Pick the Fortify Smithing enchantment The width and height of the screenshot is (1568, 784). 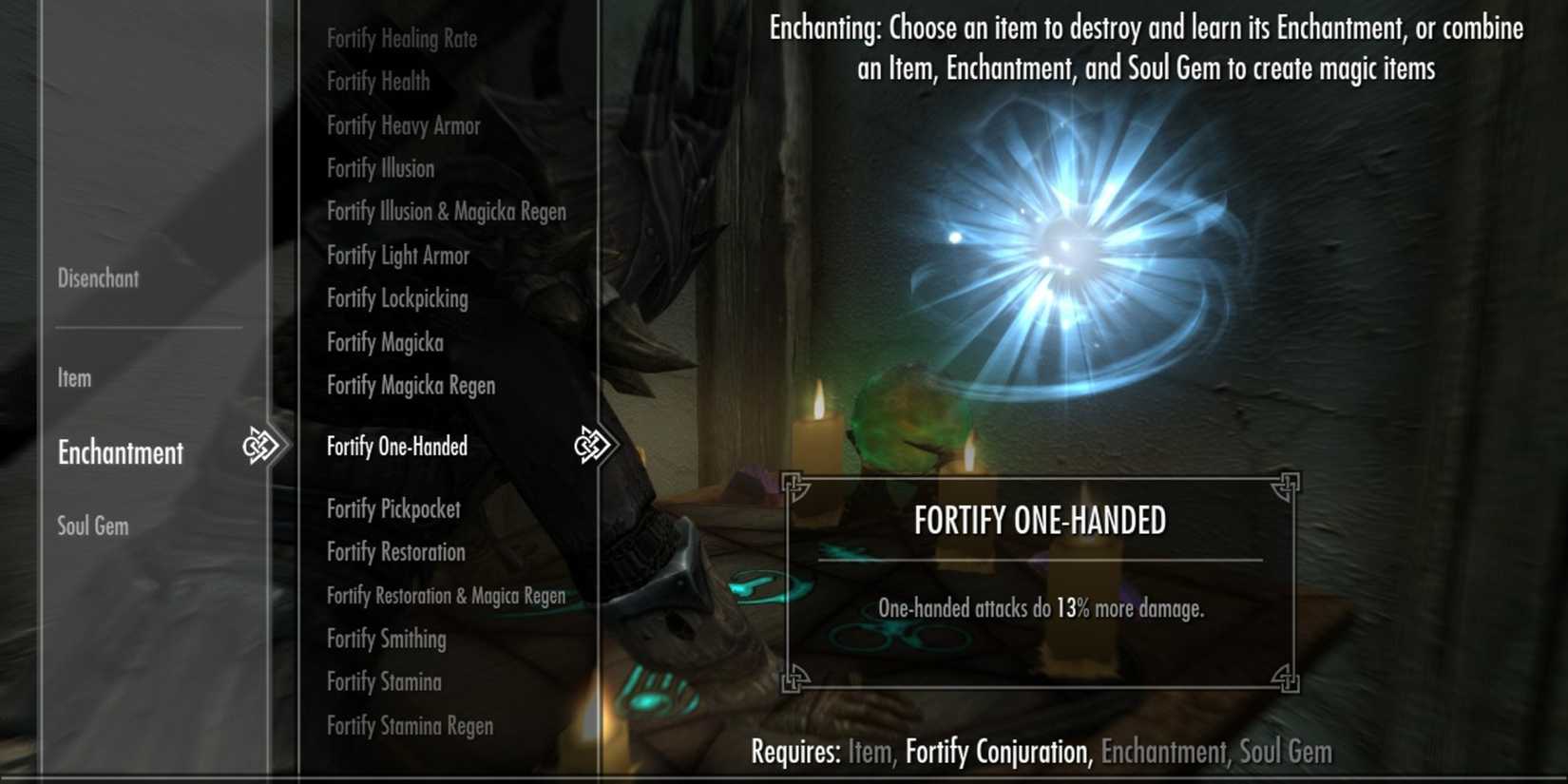[x=387, y=639]
